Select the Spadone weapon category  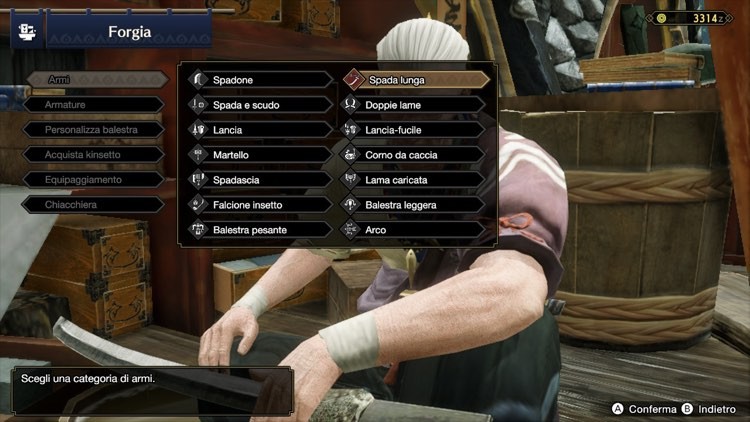[260, 80]
